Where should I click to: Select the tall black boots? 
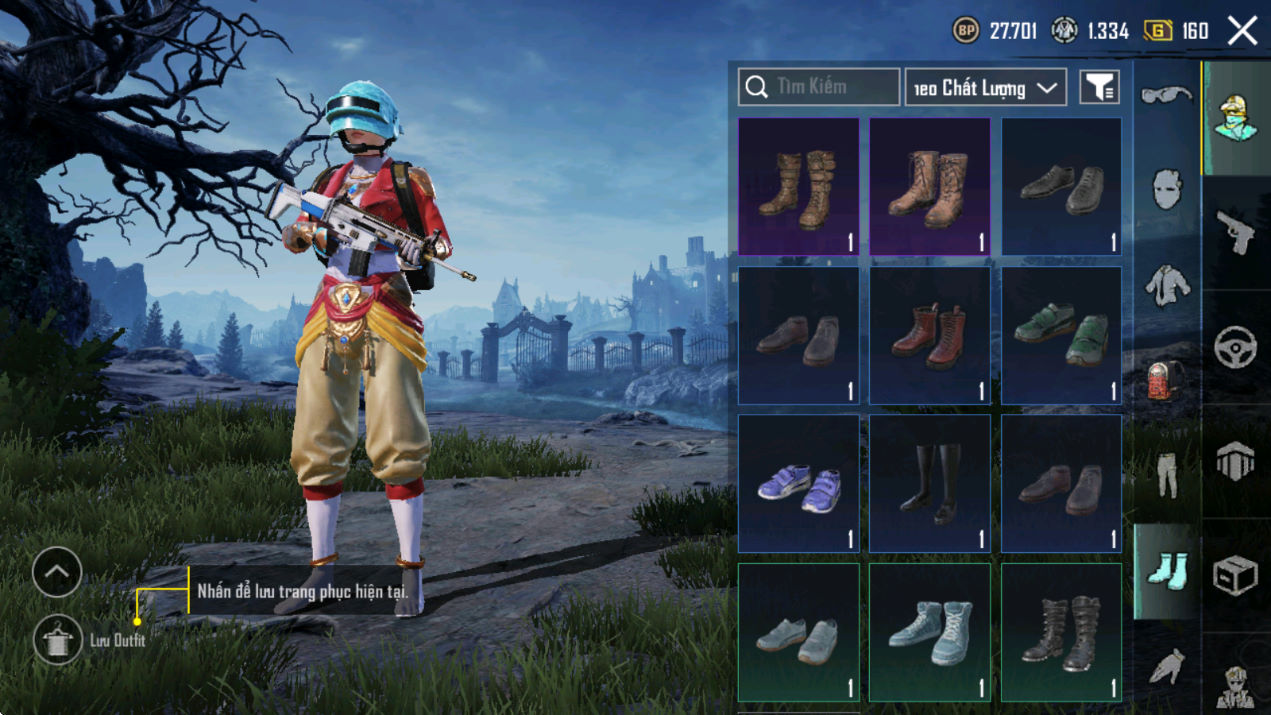[929, 483]
